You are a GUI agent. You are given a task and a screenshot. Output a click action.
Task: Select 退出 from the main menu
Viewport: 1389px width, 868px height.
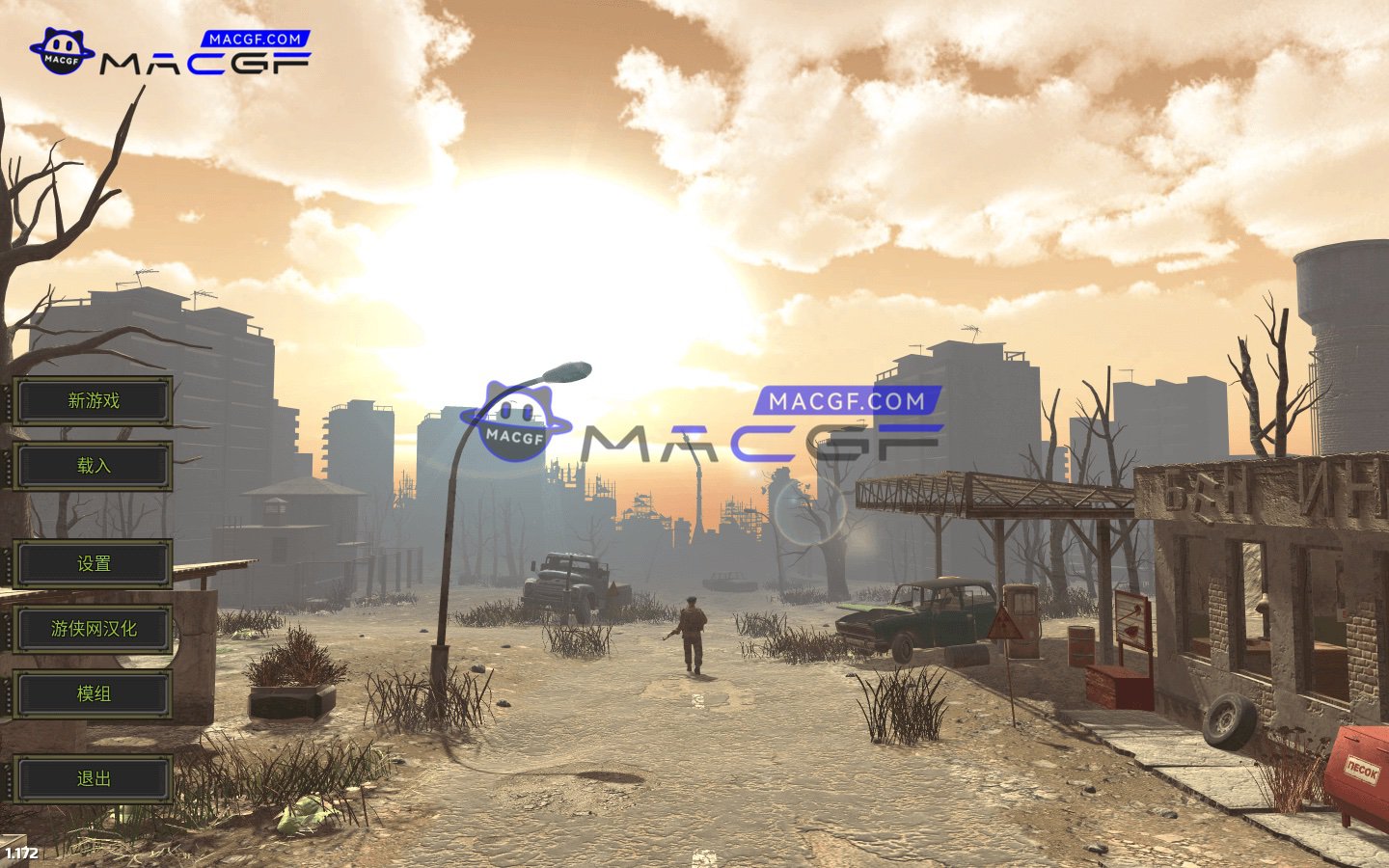[93, 779]
